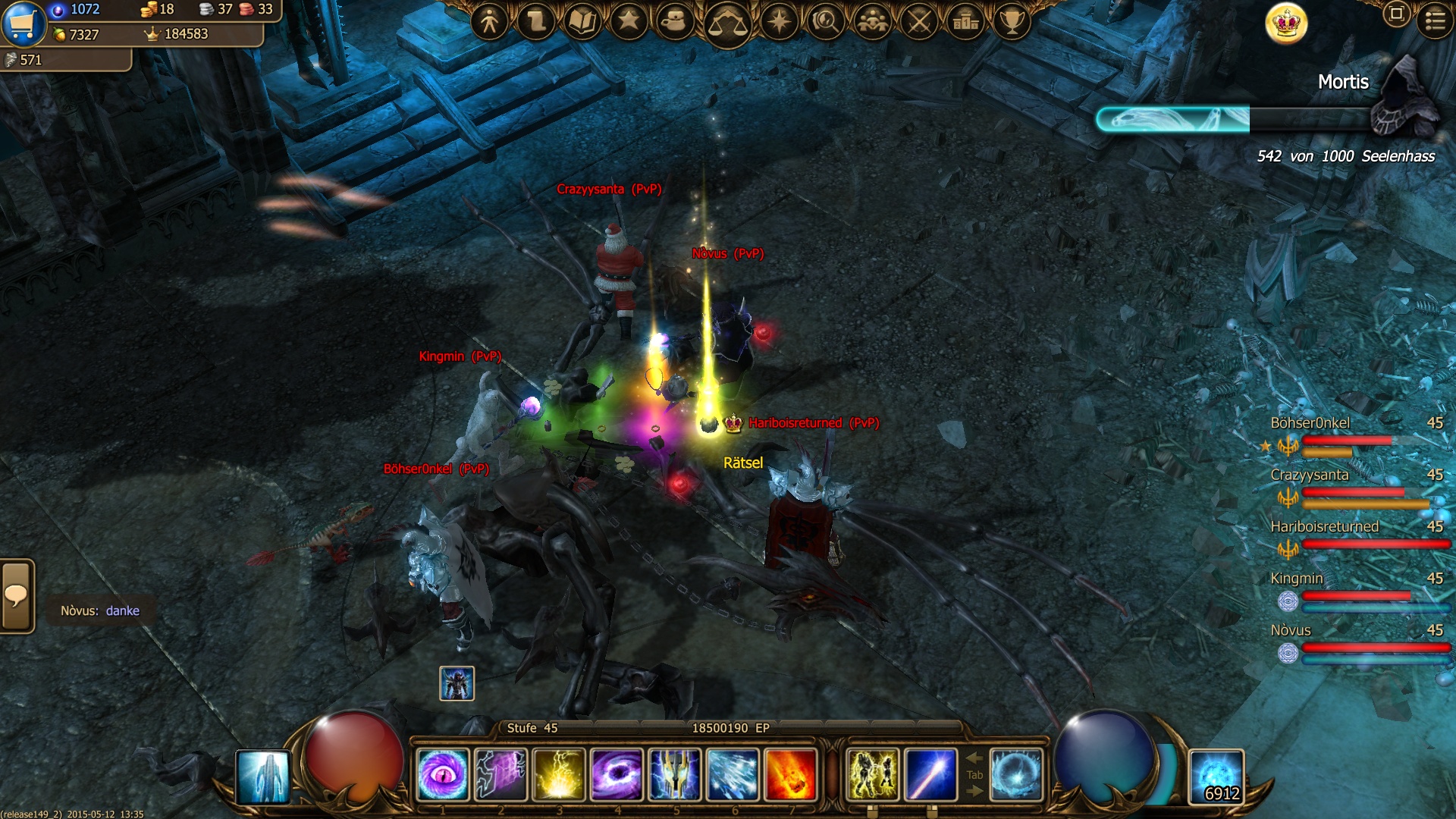1456x819 pixels.
Task: Open the scales trade market button
Action: pos(726,24)
